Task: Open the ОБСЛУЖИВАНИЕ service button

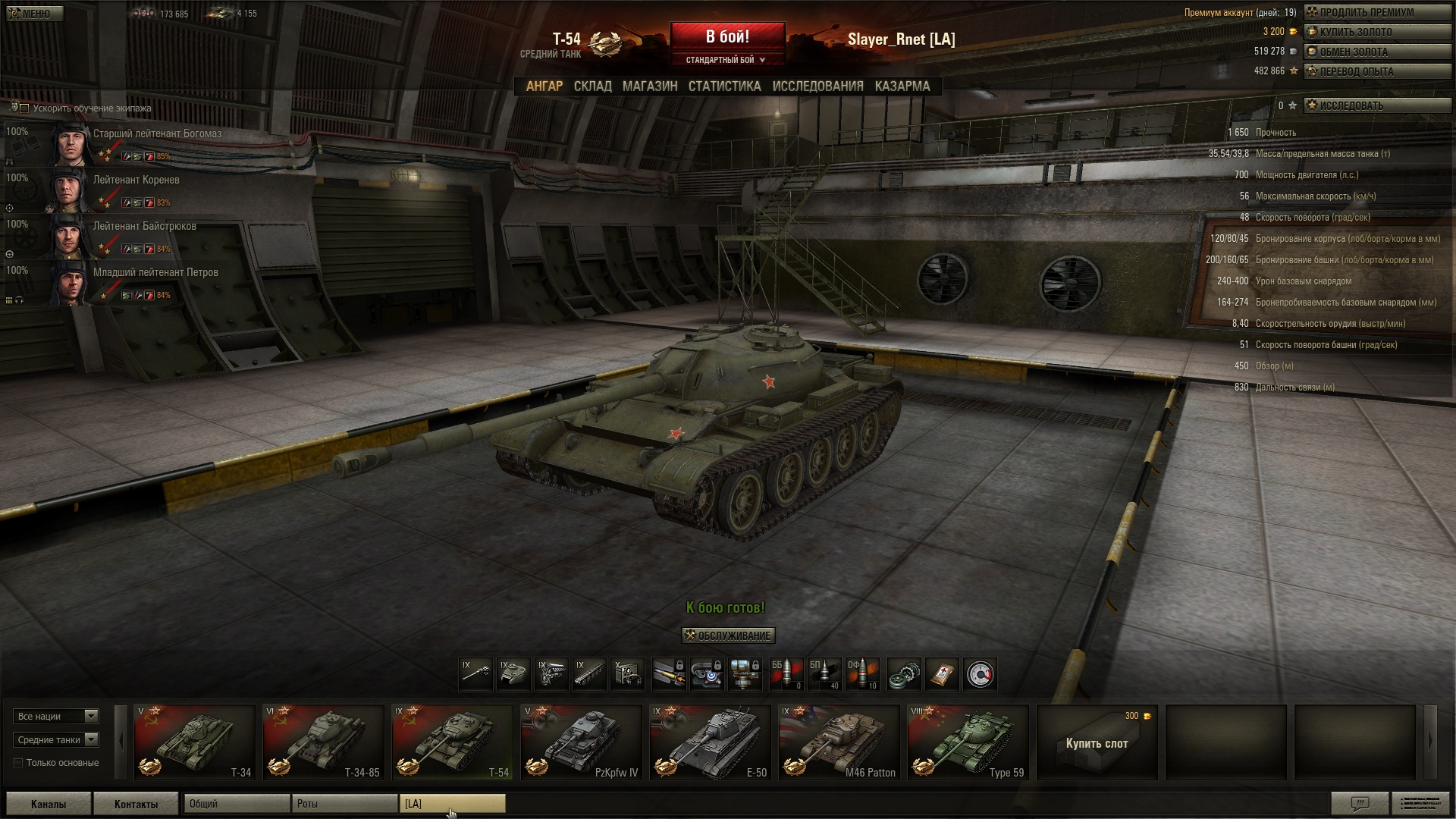Action: (x=728, y=635)
